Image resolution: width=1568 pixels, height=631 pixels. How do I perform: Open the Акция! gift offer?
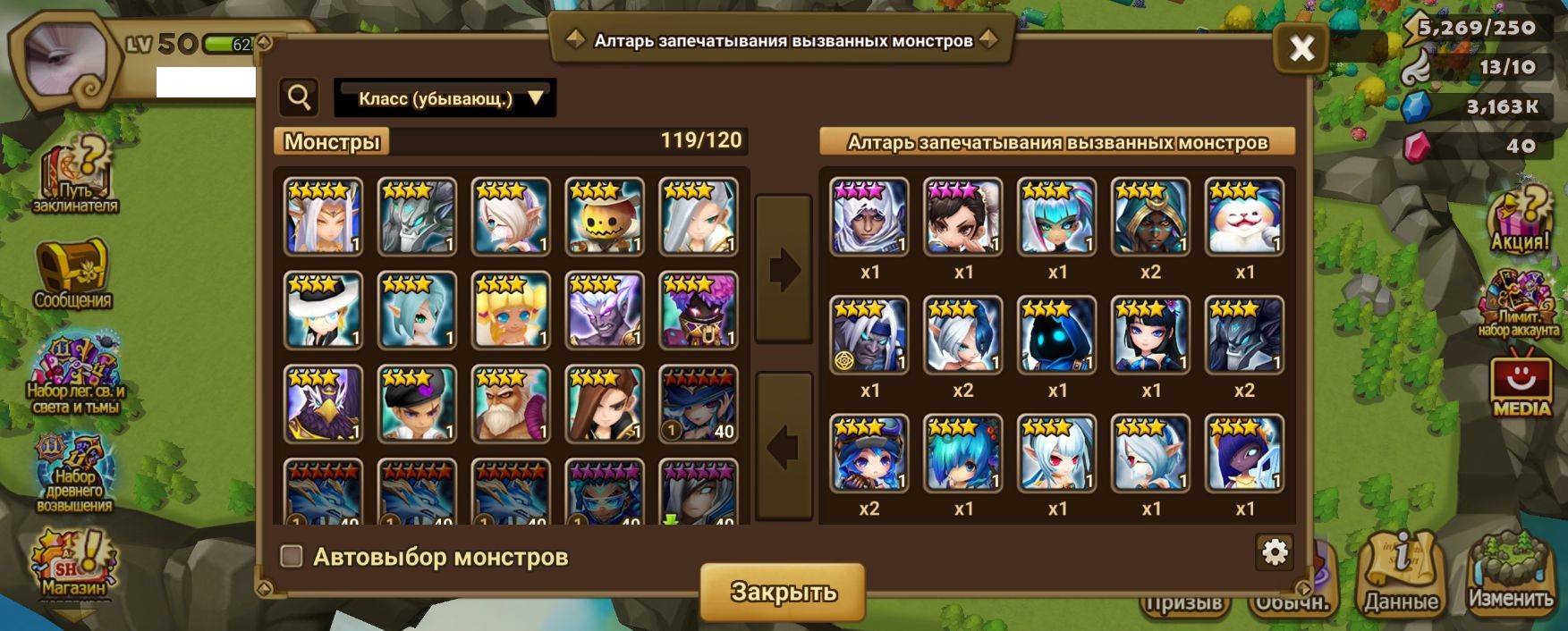point(1520,223)
